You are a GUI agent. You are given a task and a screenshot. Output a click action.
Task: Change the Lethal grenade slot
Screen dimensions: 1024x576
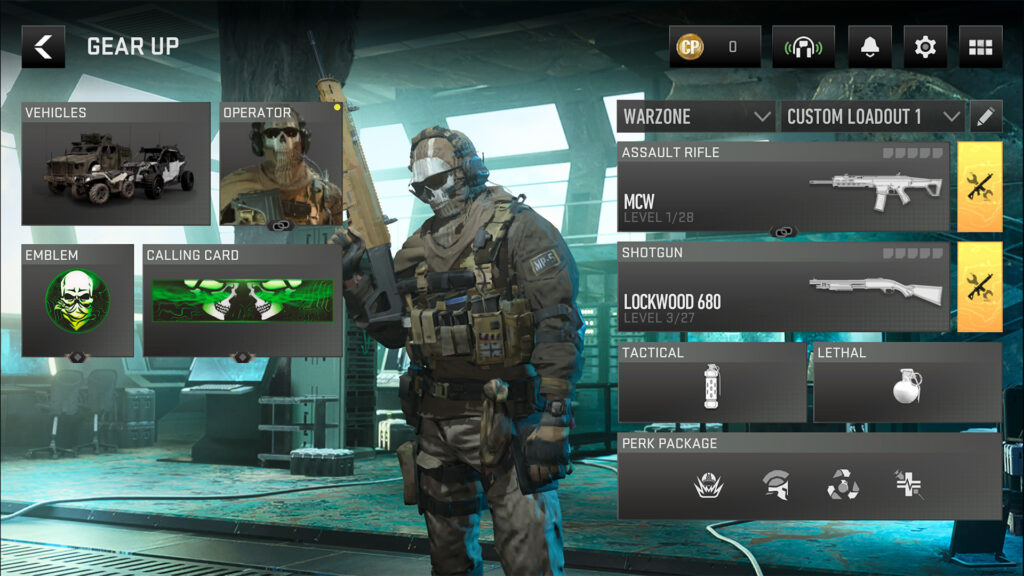(x=907, y=383)
